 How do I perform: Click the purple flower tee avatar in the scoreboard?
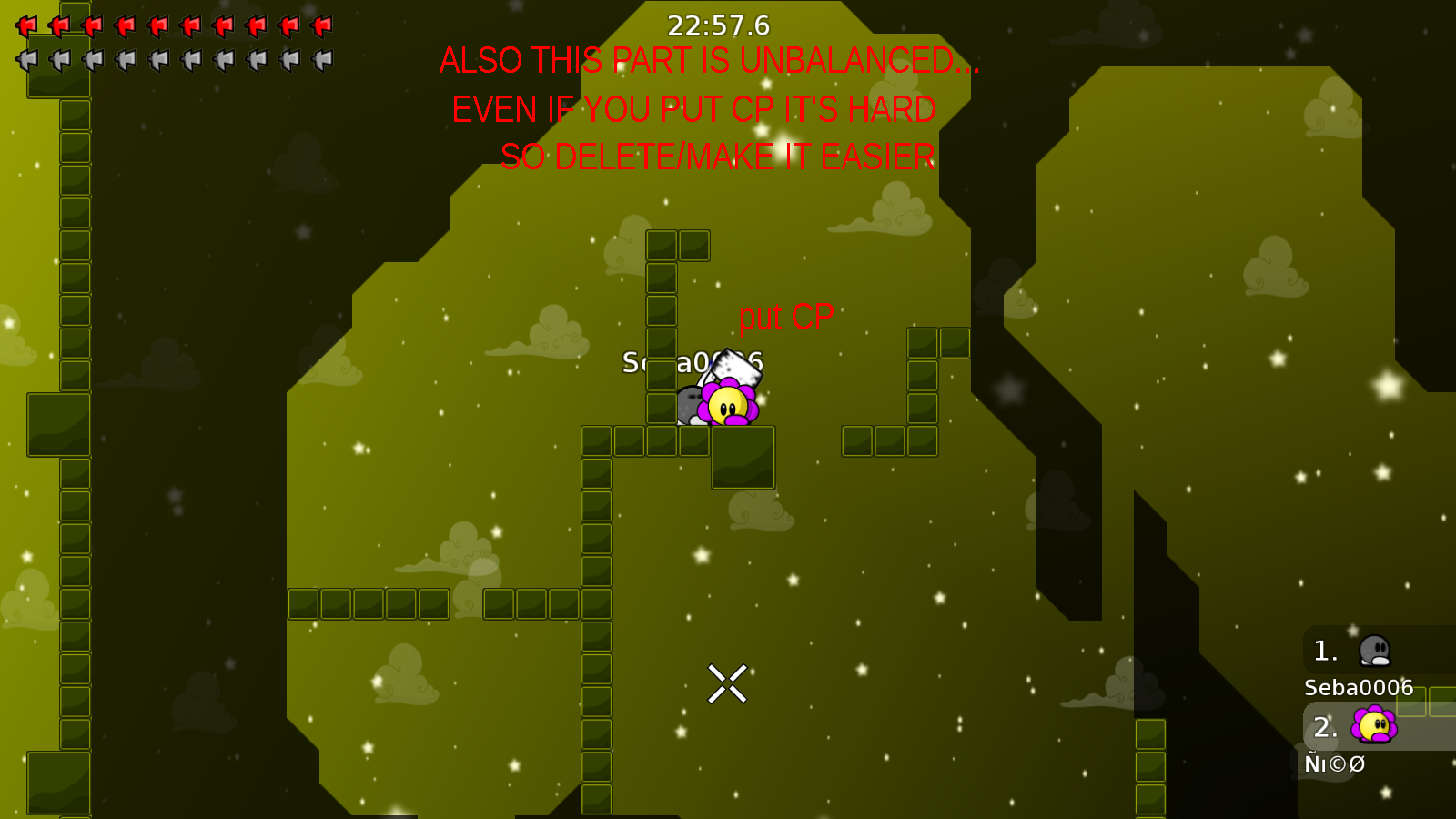point(1374,726)
